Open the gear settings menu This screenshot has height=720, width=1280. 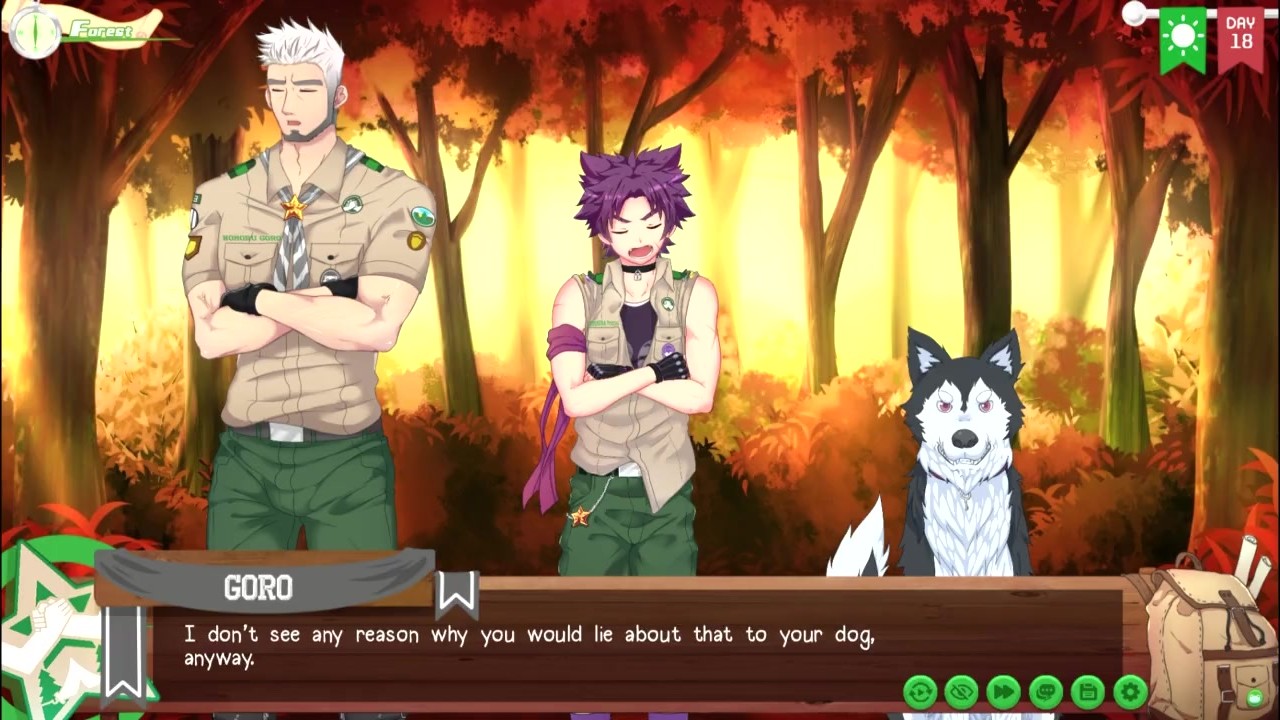click(1130, 691)
